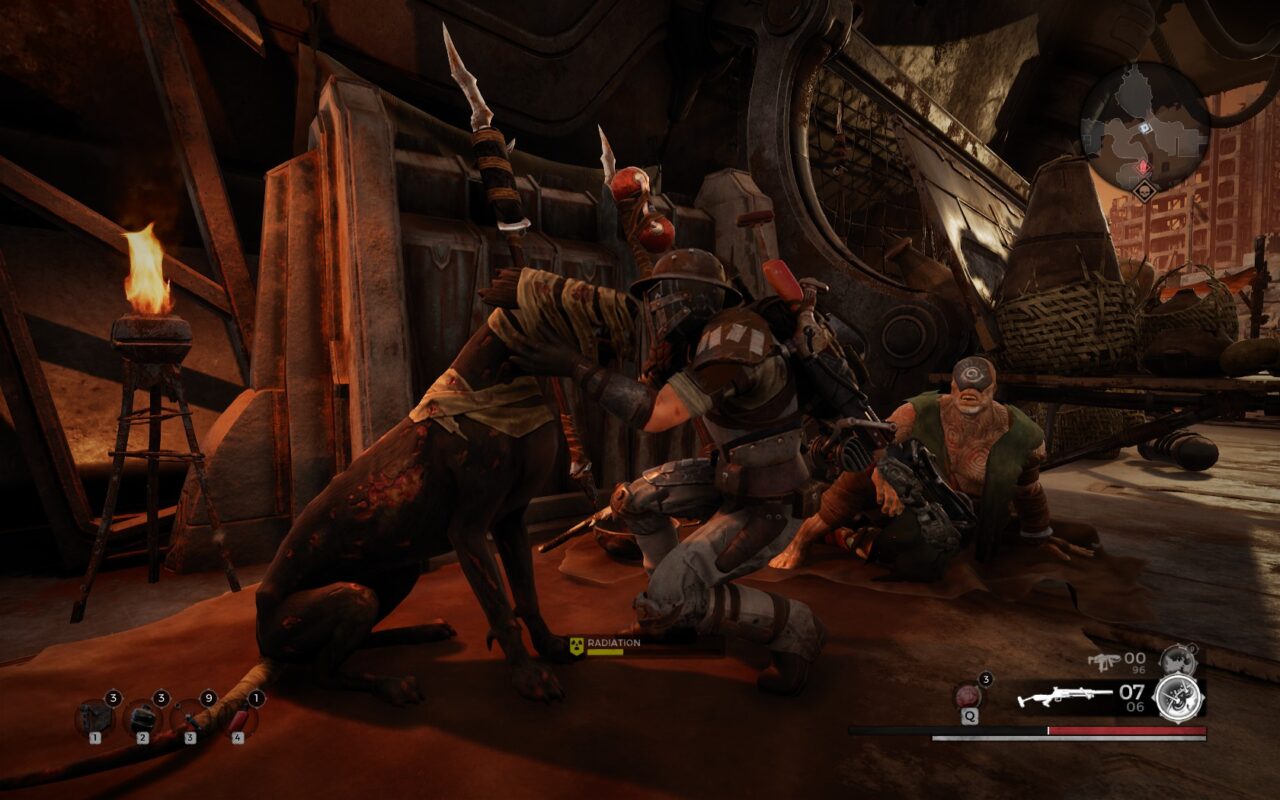Select the first quick-item slot

94,718
